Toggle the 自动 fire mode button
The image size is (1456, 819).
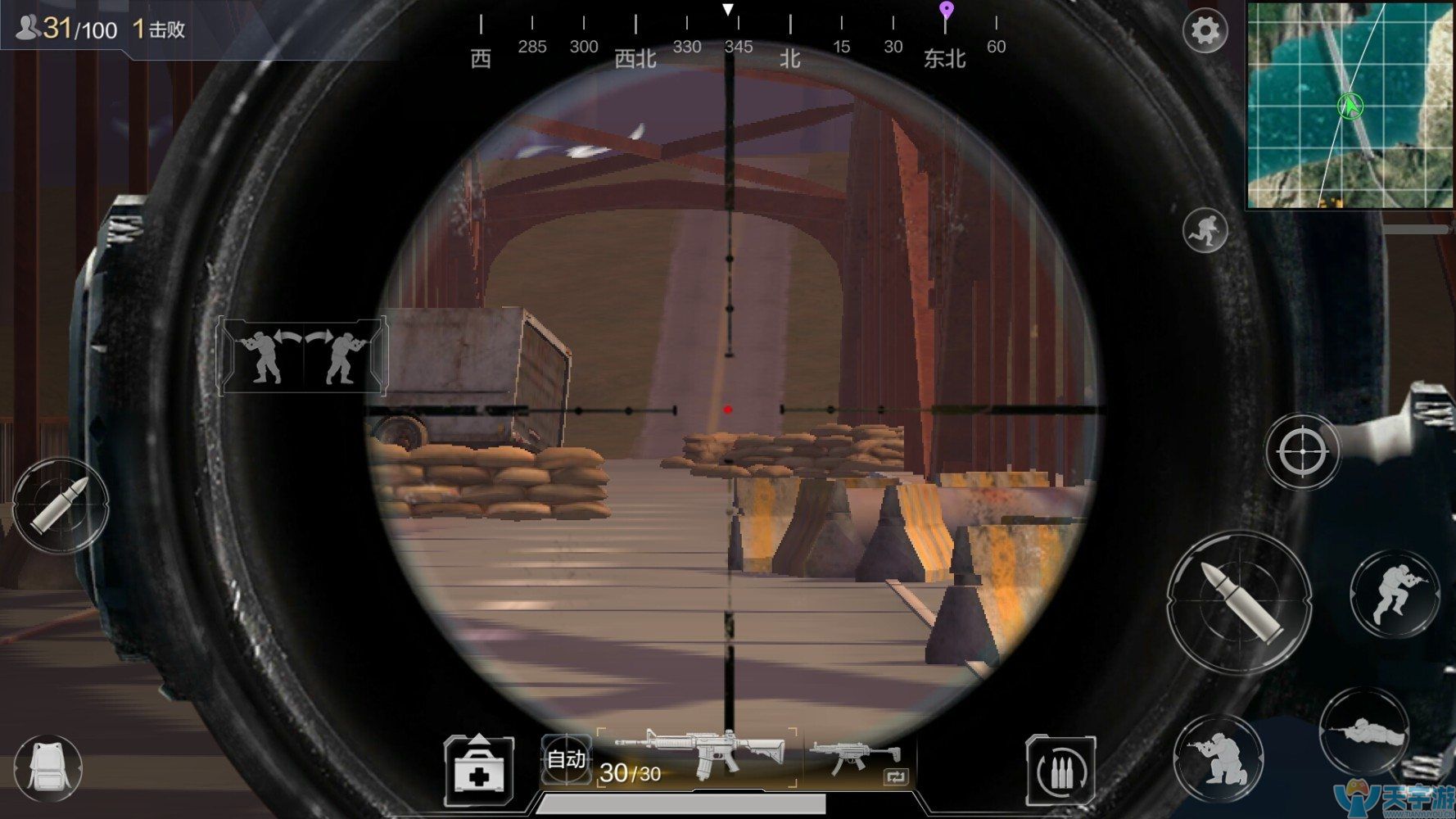pos(566,759)
